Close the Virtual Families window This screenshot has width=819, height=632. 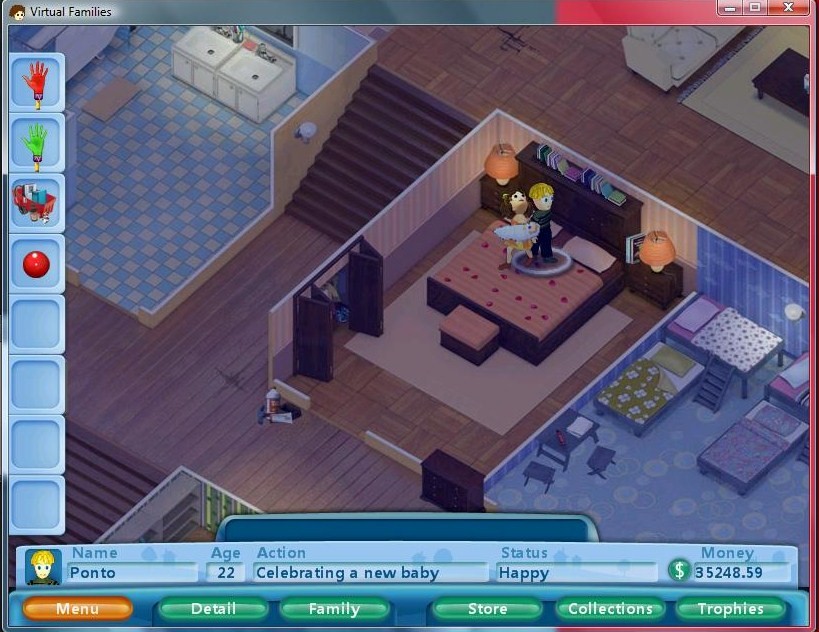coord(790,8)
